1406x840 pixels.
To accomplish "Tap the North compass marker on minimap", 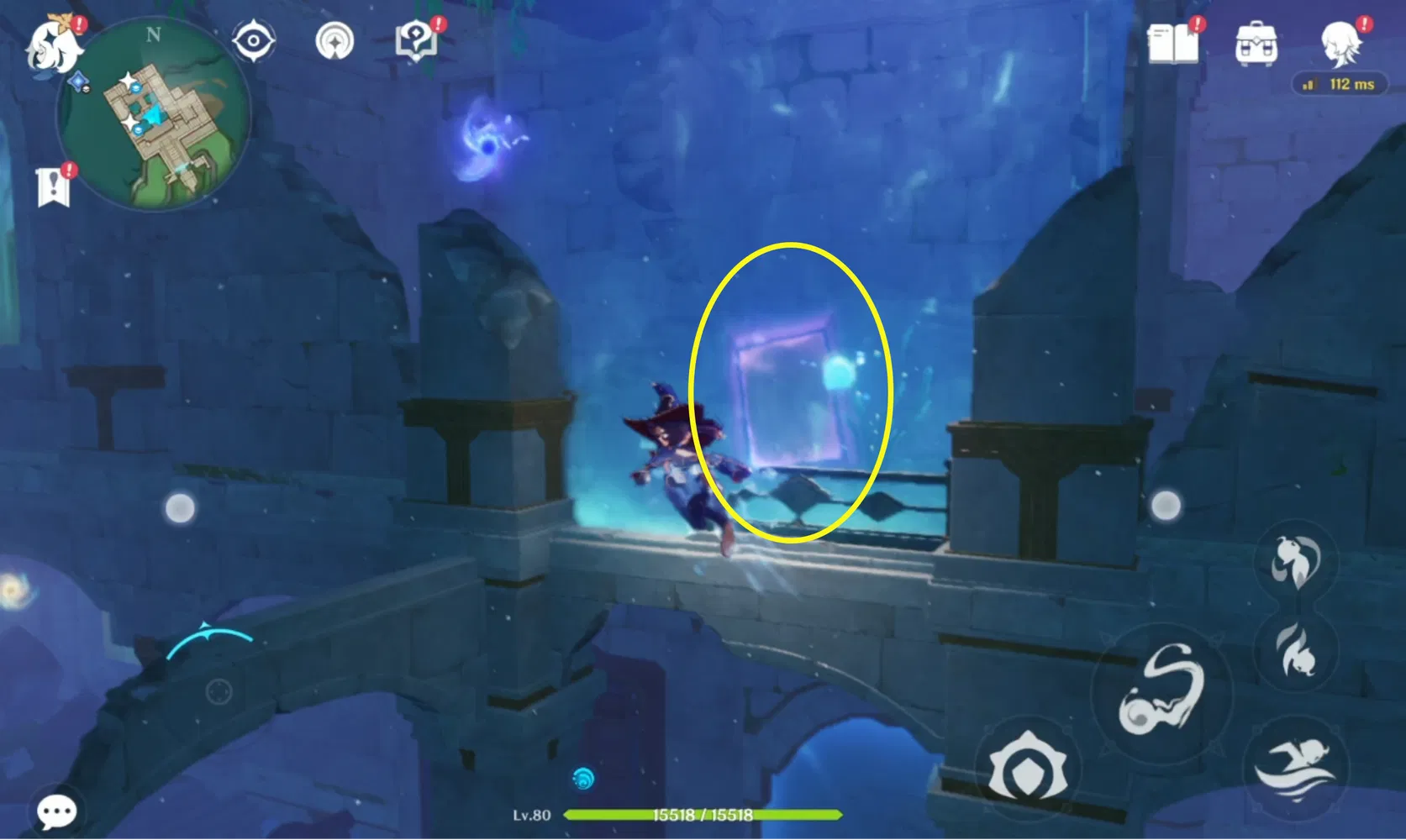I will (152, 36).
